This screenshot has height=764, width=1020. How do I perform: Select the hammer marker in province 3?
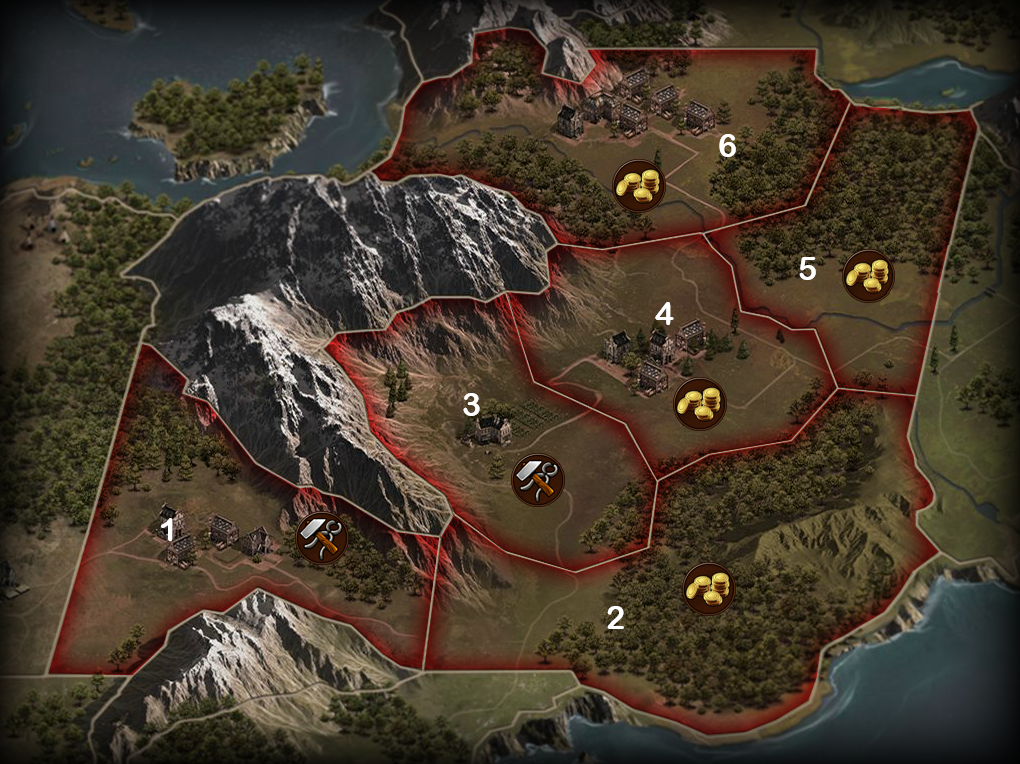click(537, 480)
